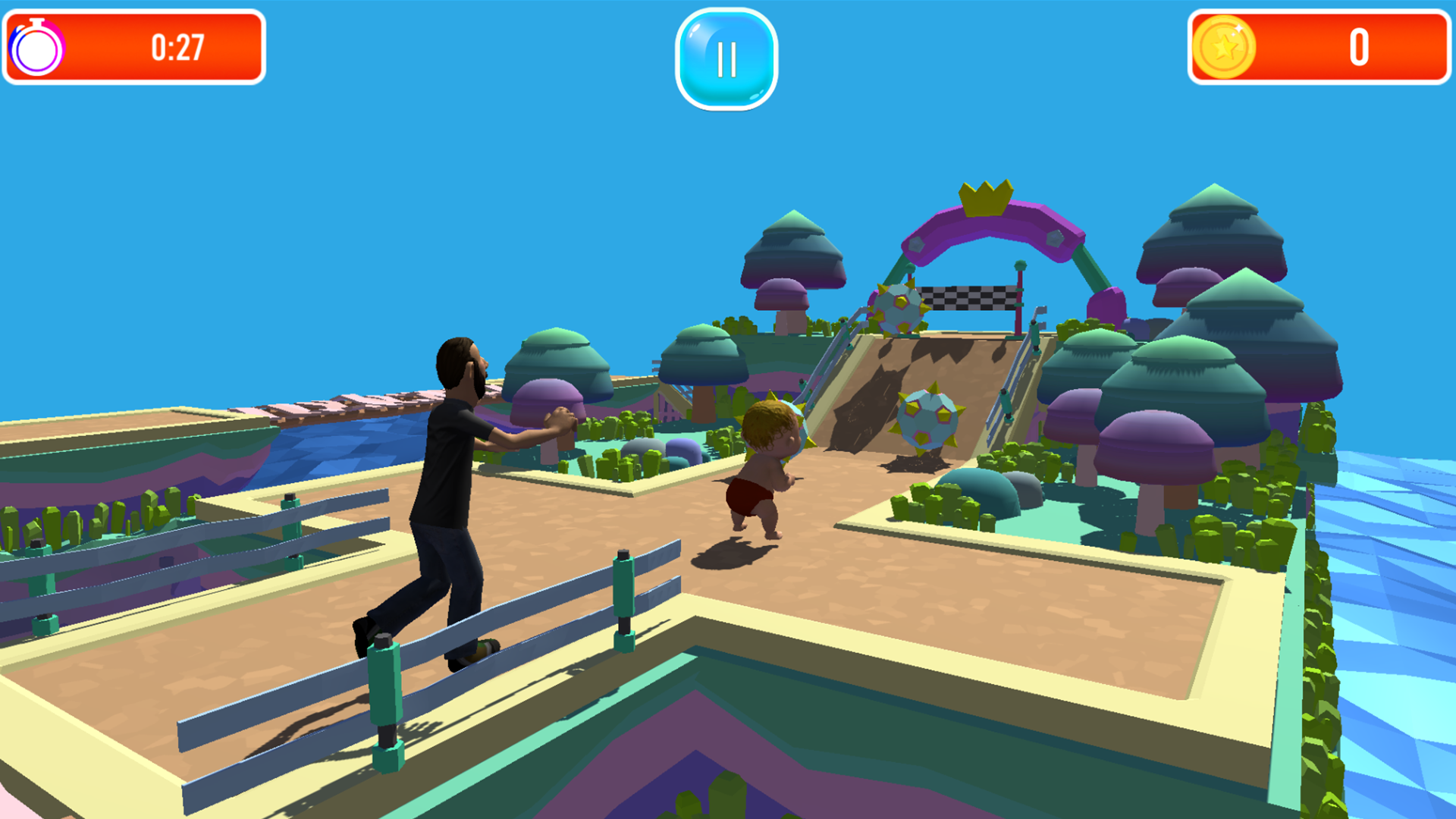Screen dimensions: 1456x819
Task: Click the timer countdown reading 0:27
Action: click(x=177, y=47)
